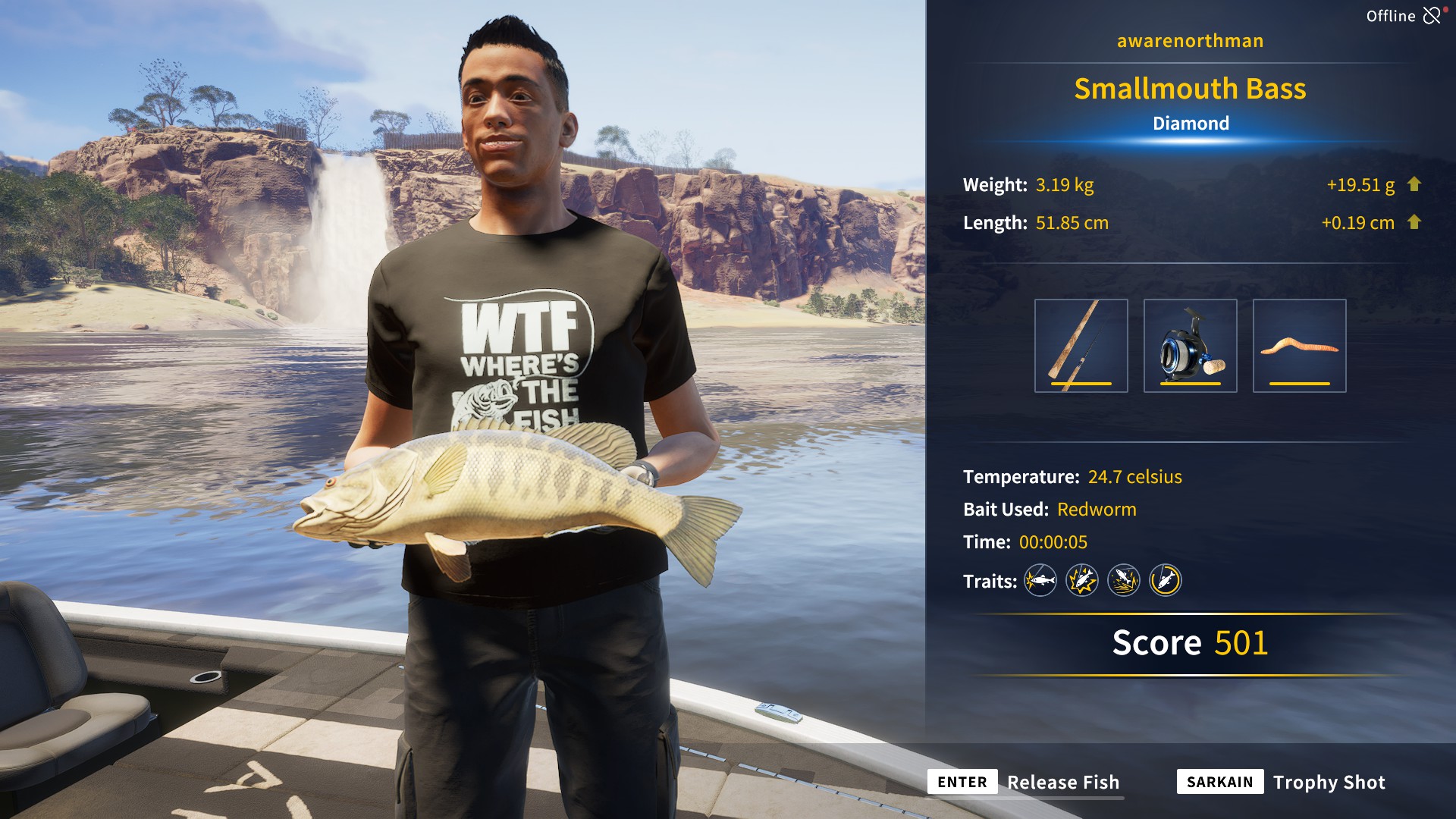1456x819 pixels.
Task: Click the Diamond rarity banner
Action: point(1191,123)
